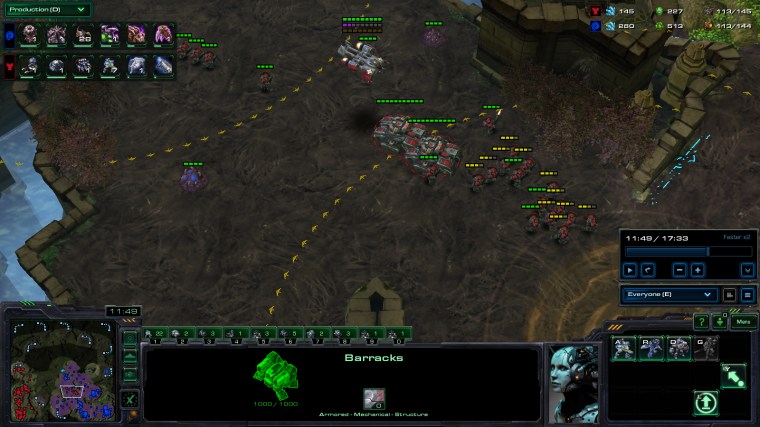Viewport: 760px width, 427px height.
Task: Decrease replay speed with the minus button
Action: [679, 270]
